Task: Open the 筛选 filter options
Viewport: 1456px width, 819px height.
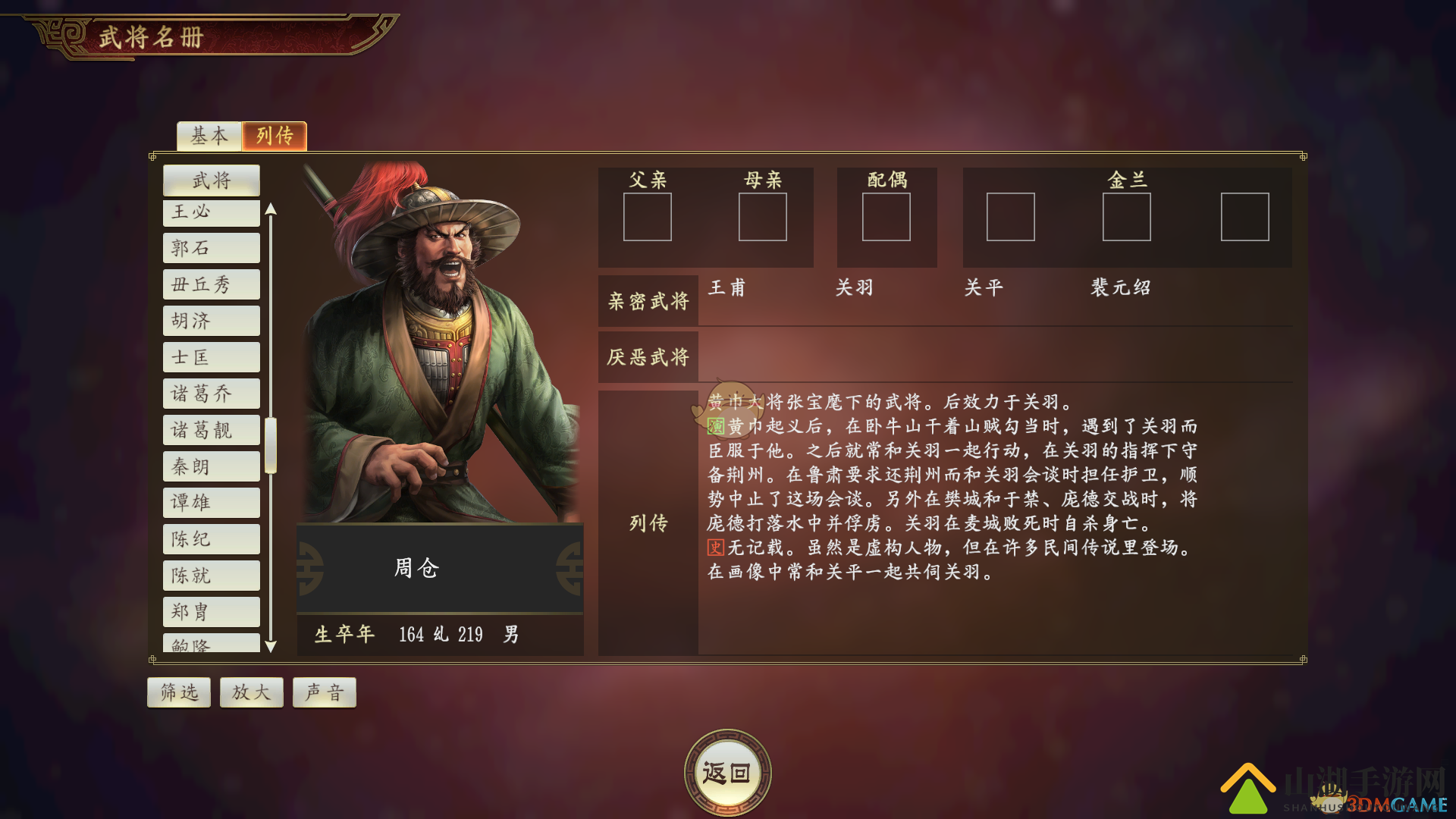Action: (178, 692)
